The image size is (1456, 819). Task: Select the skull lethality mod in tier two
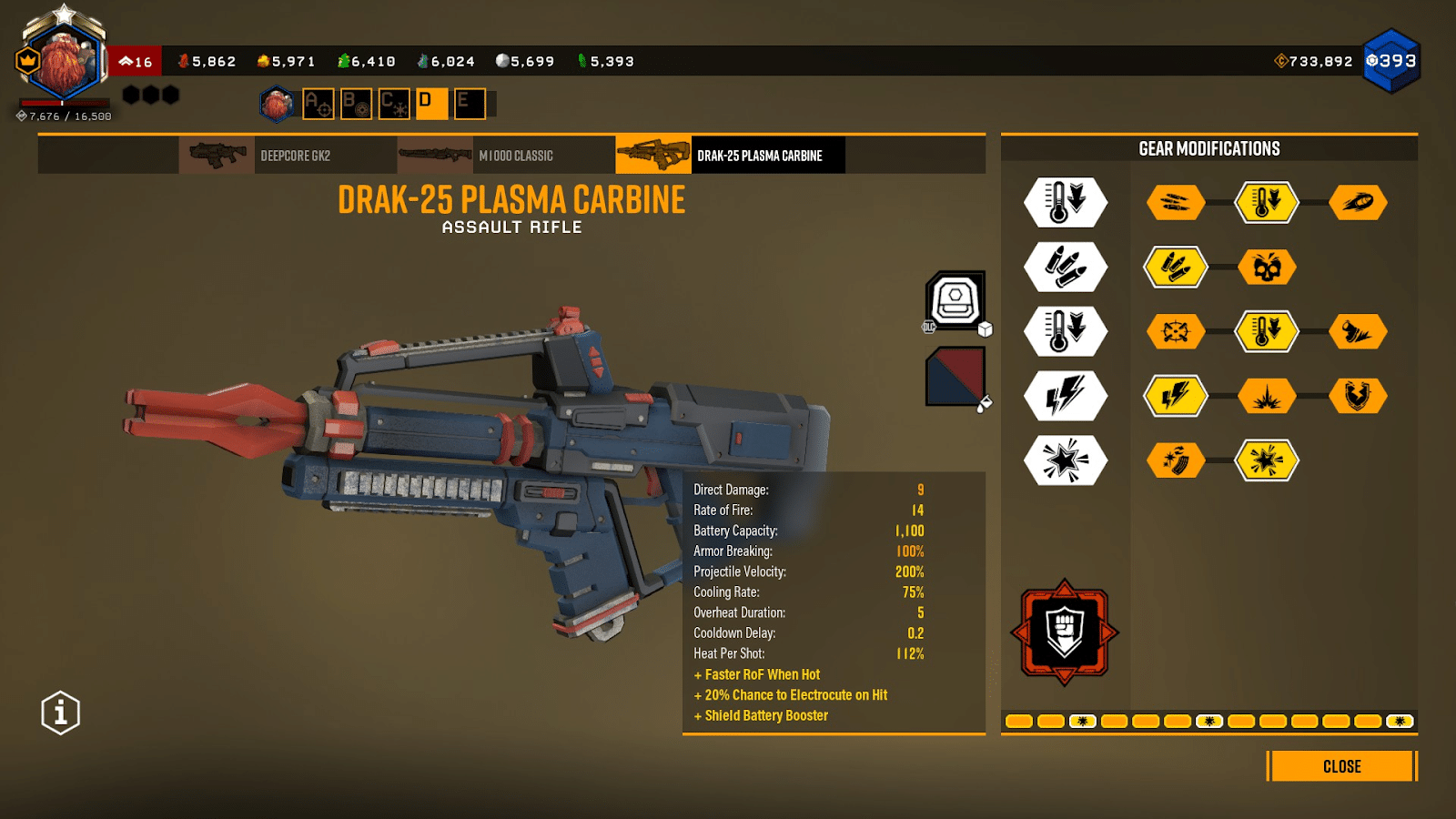[x=1267, y=267]
